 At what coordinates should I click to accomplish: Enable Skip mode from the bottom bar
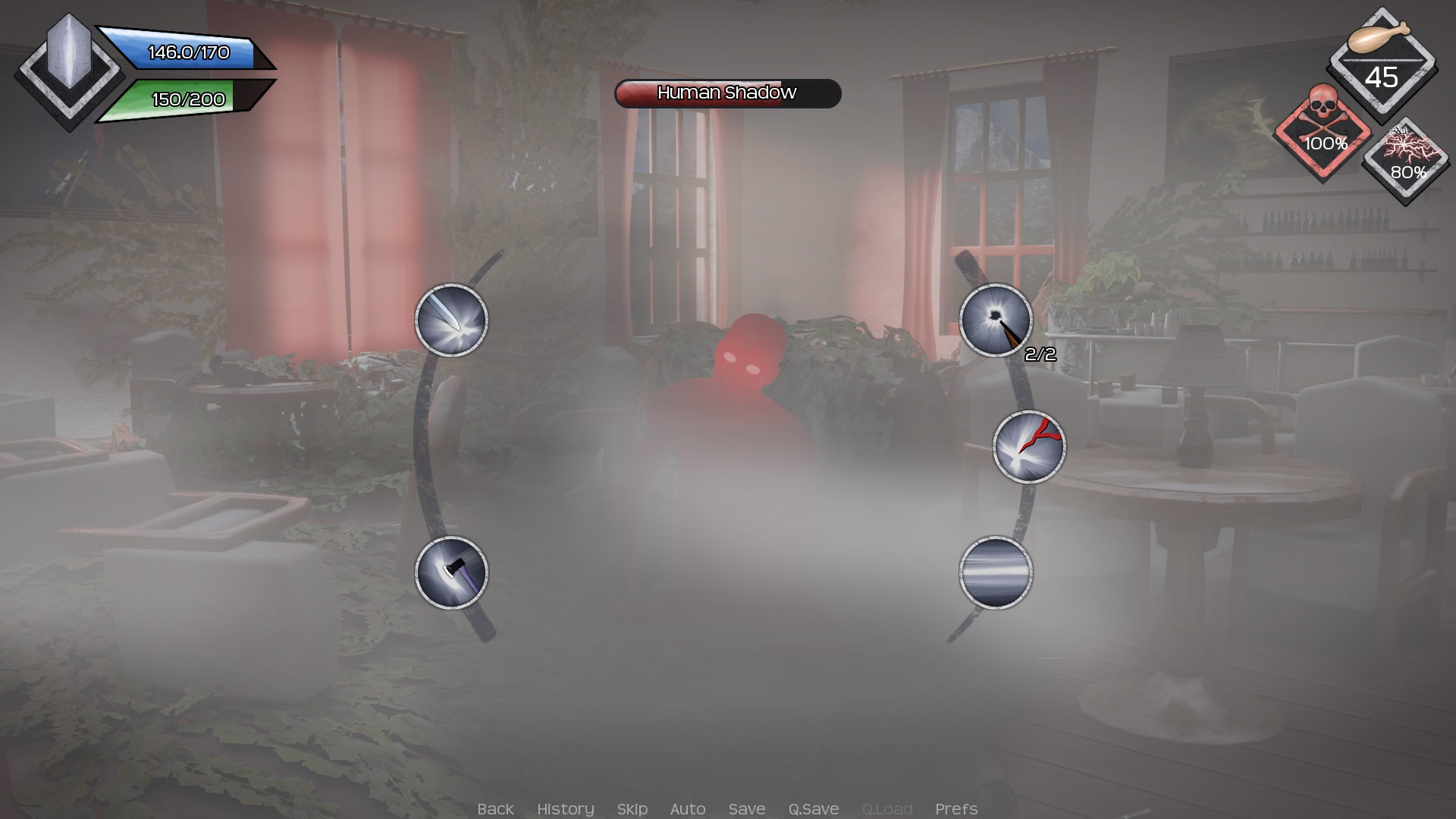(632, 809)
